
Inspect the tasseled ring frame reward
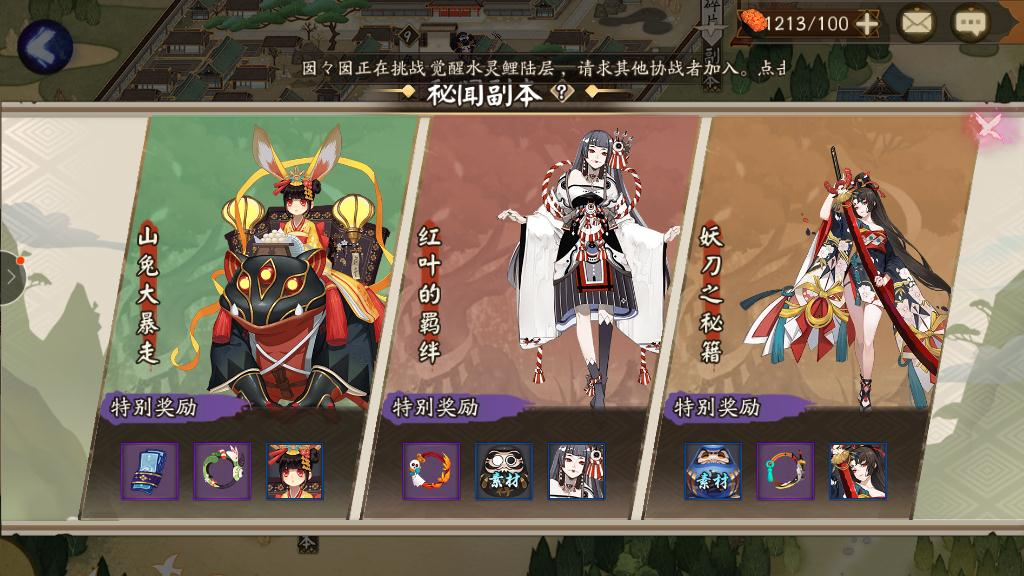pos(785,471)
